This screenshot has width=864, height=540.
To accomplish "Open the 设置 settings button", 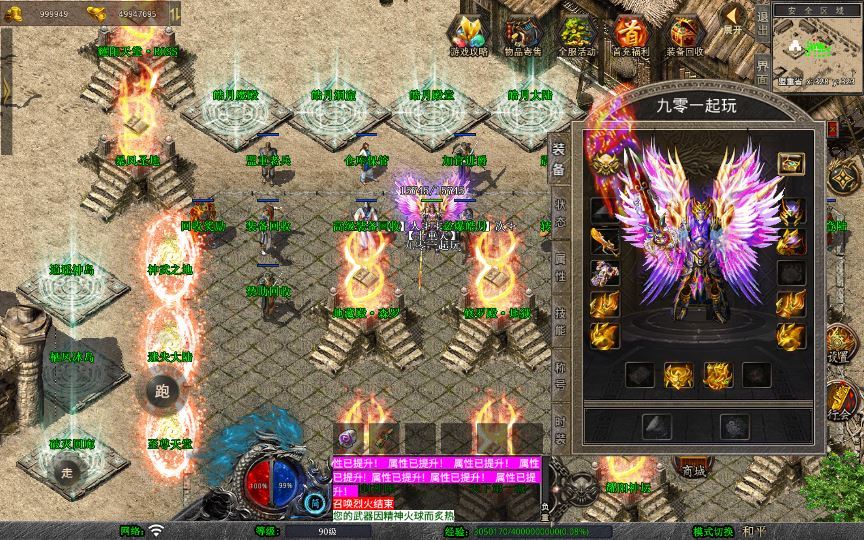I will 840,345.
